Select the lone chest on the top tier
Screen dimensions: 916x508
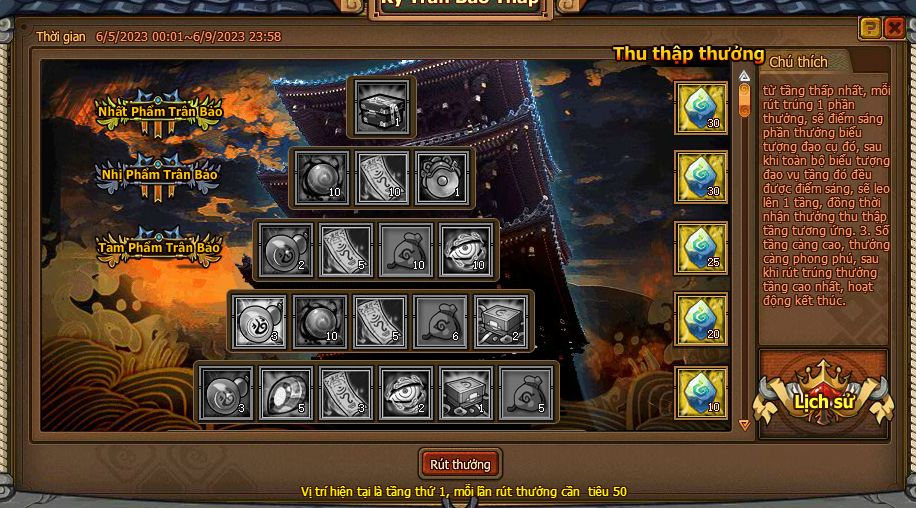point(384,107)
